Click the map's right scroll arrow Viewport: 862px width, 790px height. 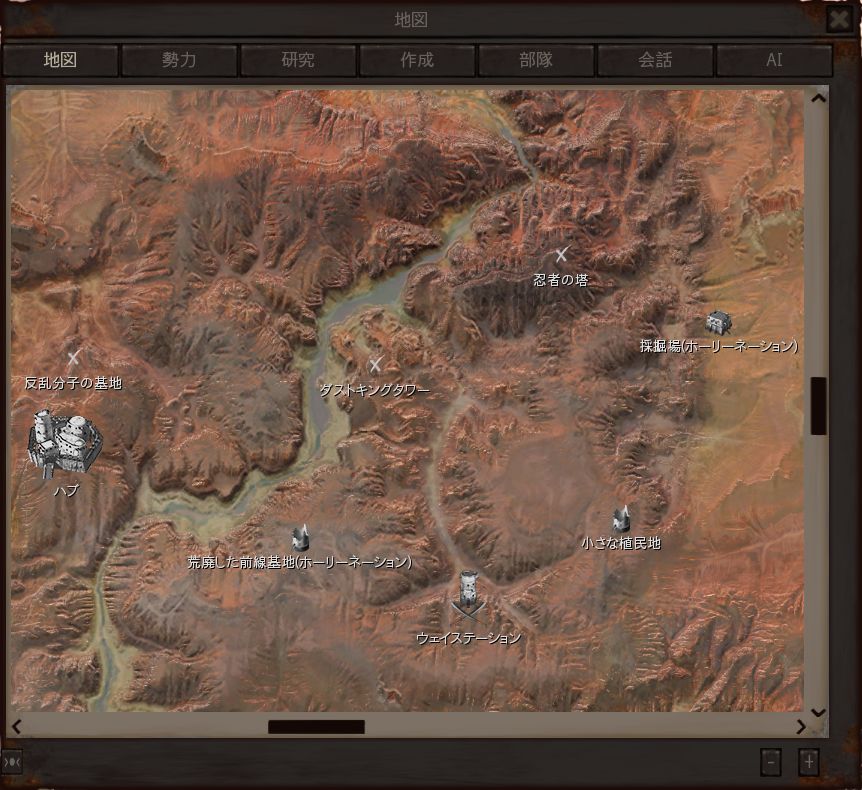click(x=800, y=727)
